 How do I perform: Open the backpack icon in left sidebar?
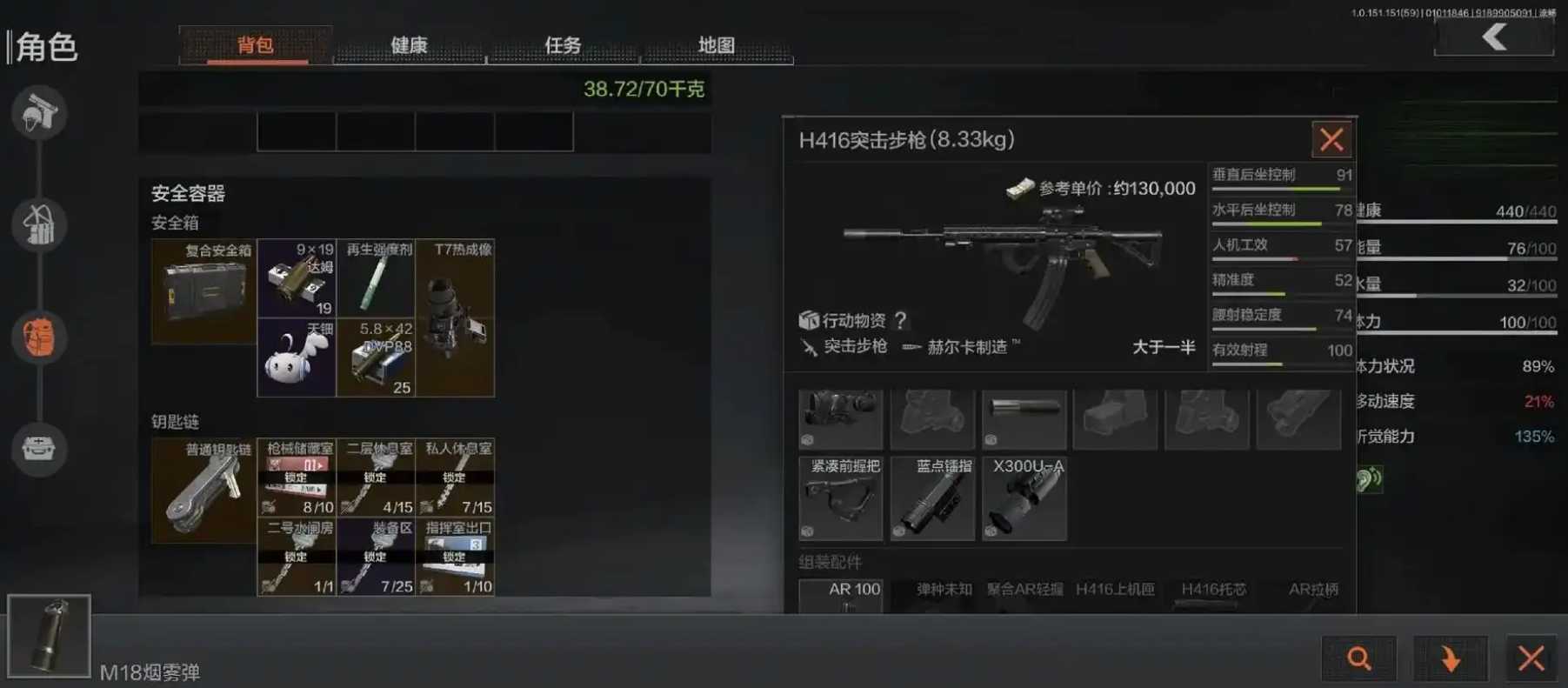pyautogui.click(x=38, y=225)
